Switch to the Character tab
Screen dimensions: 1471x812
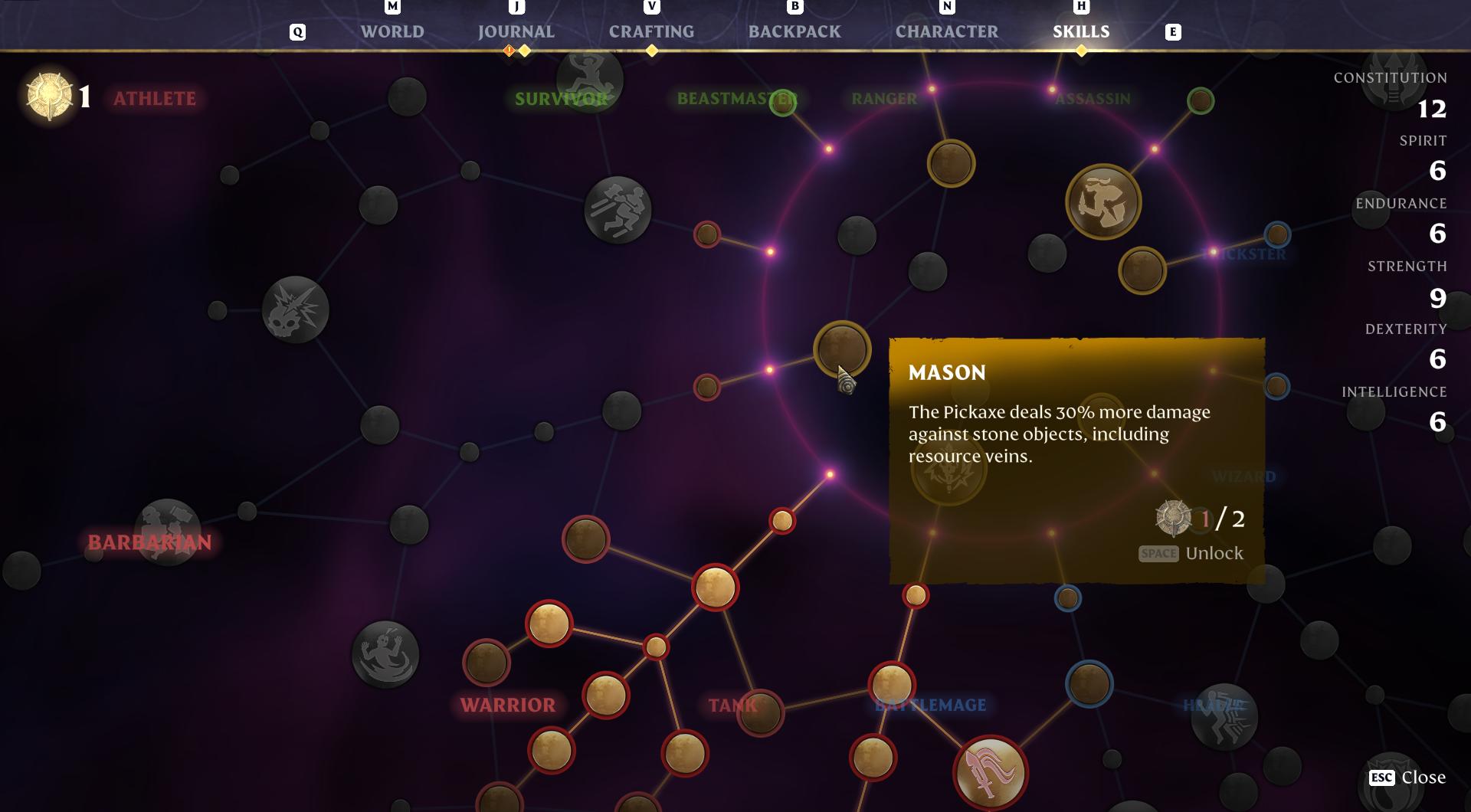[x=946, y=32]
